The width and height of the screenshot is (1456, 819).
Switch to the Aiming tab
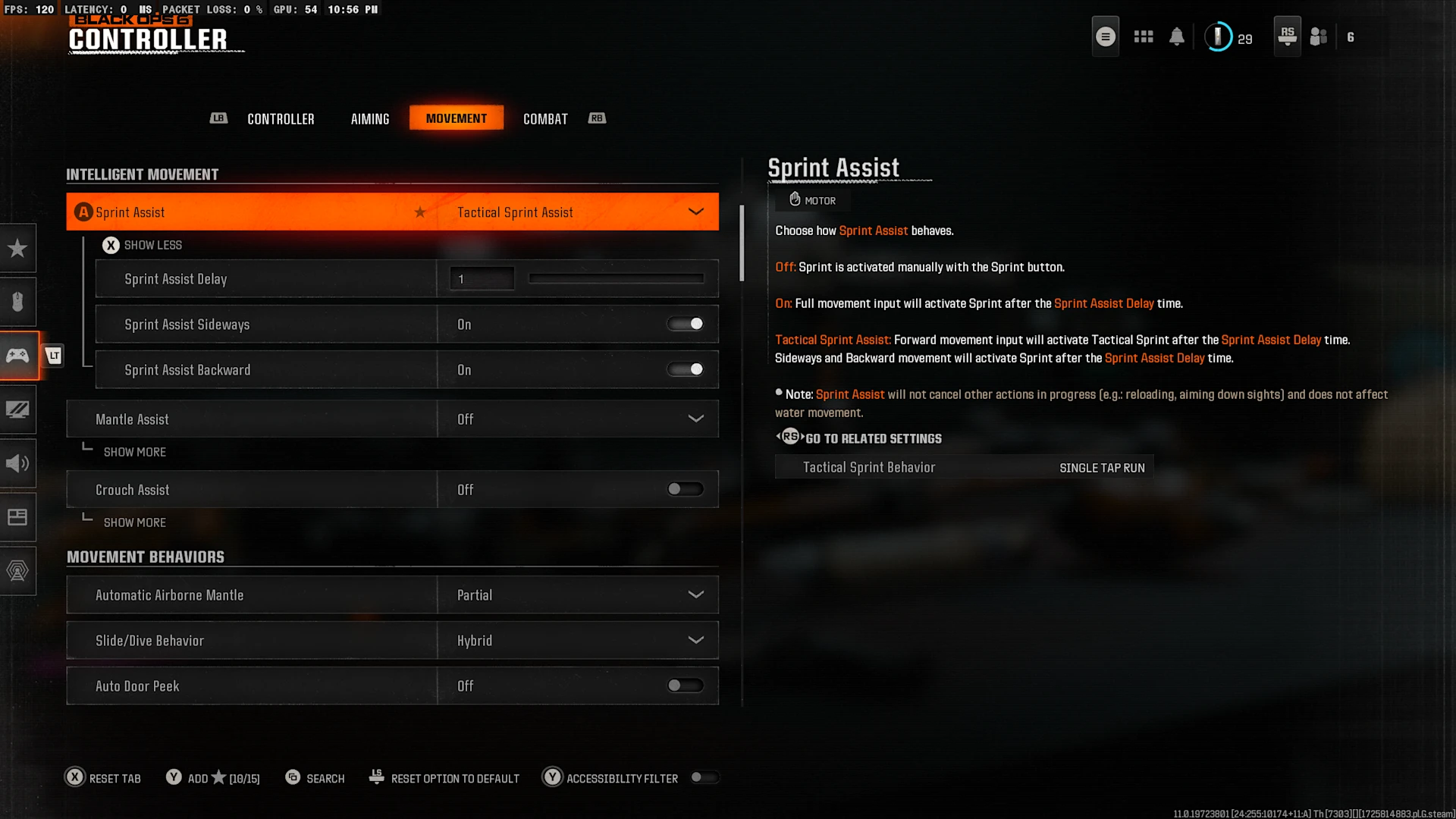click(x=370, y=119)
